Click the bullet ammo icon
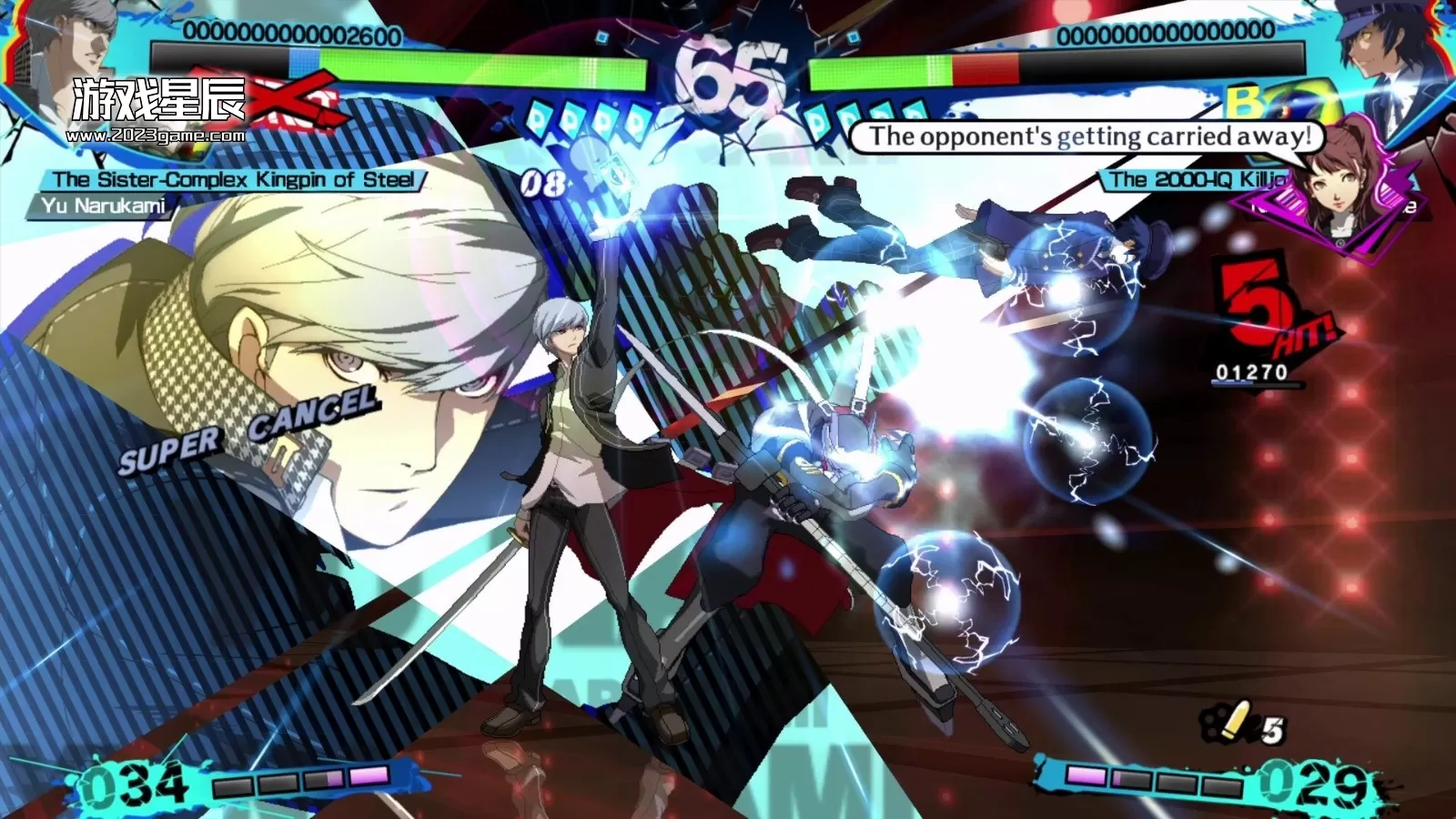 pos(1234,723)
